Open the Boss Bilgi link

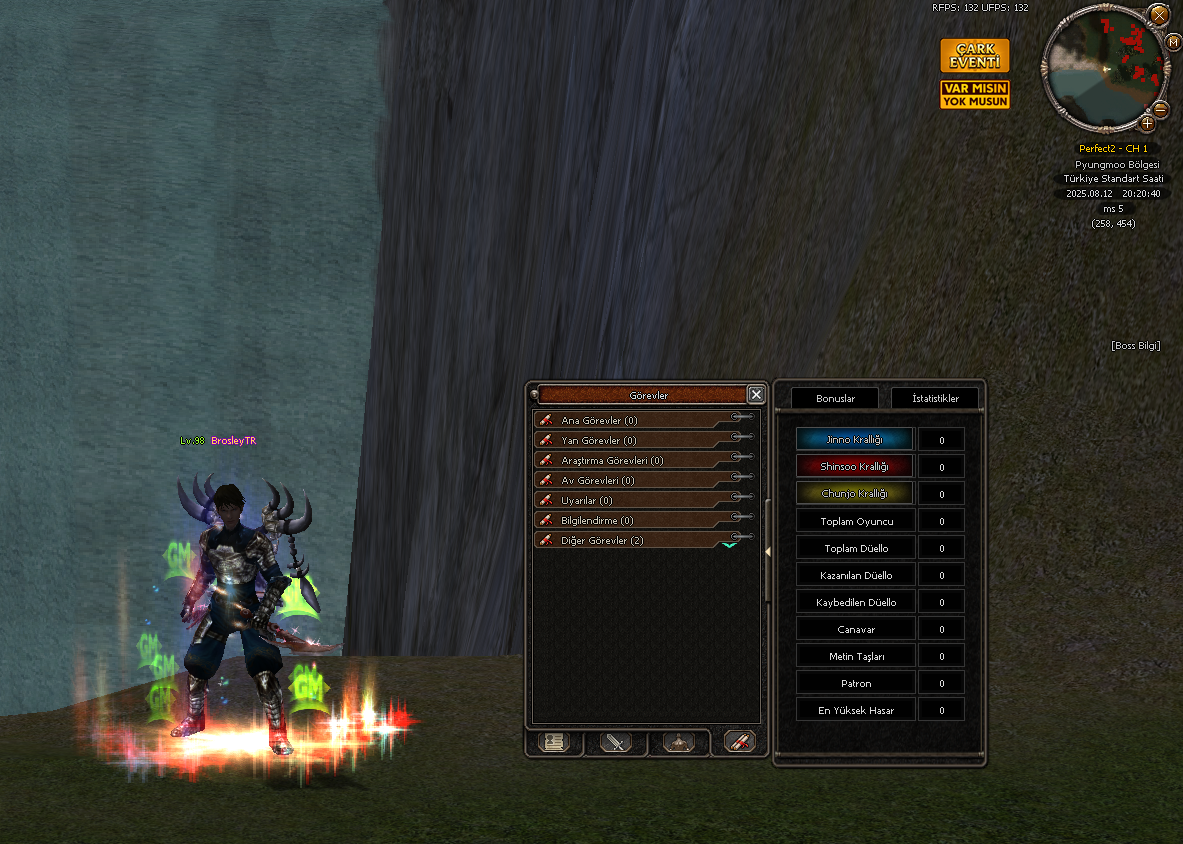pyautogui.click(x=1135, y=346)
